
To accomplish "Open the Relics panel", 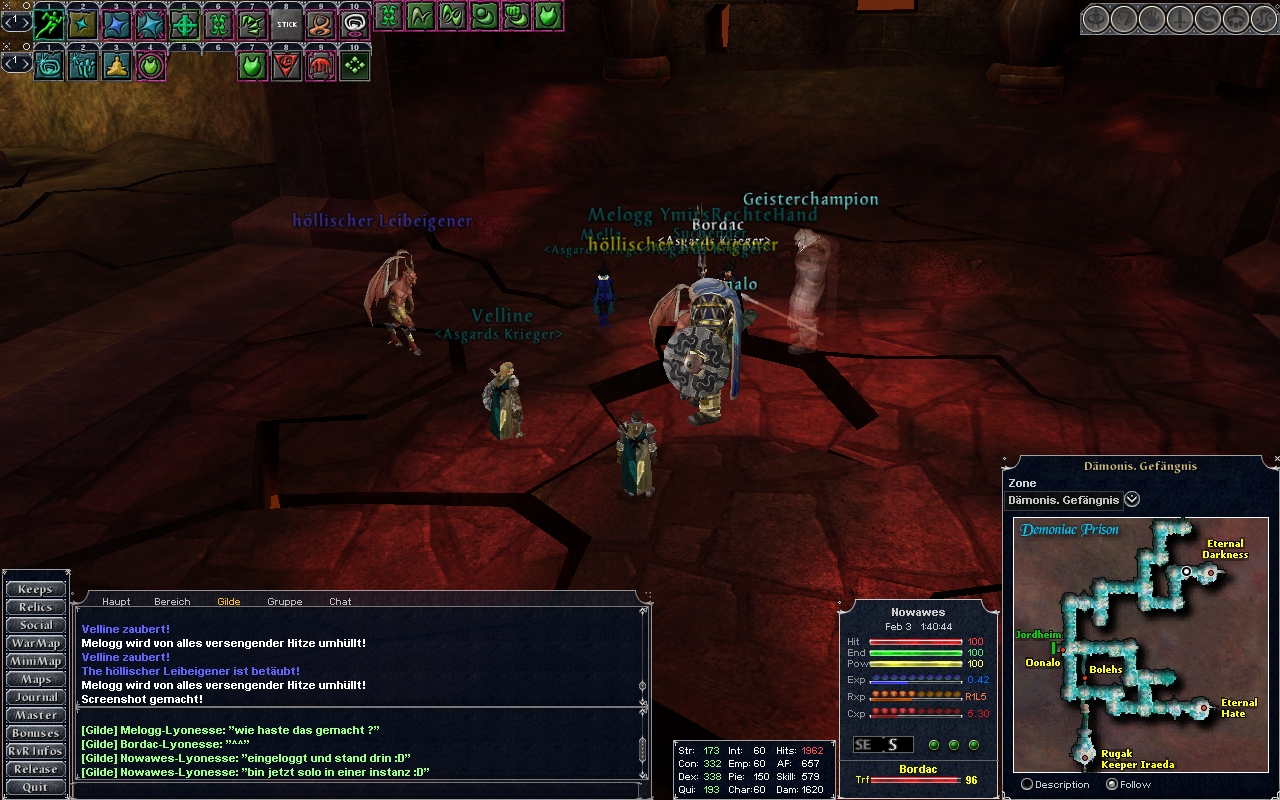I will pos(36,607).
